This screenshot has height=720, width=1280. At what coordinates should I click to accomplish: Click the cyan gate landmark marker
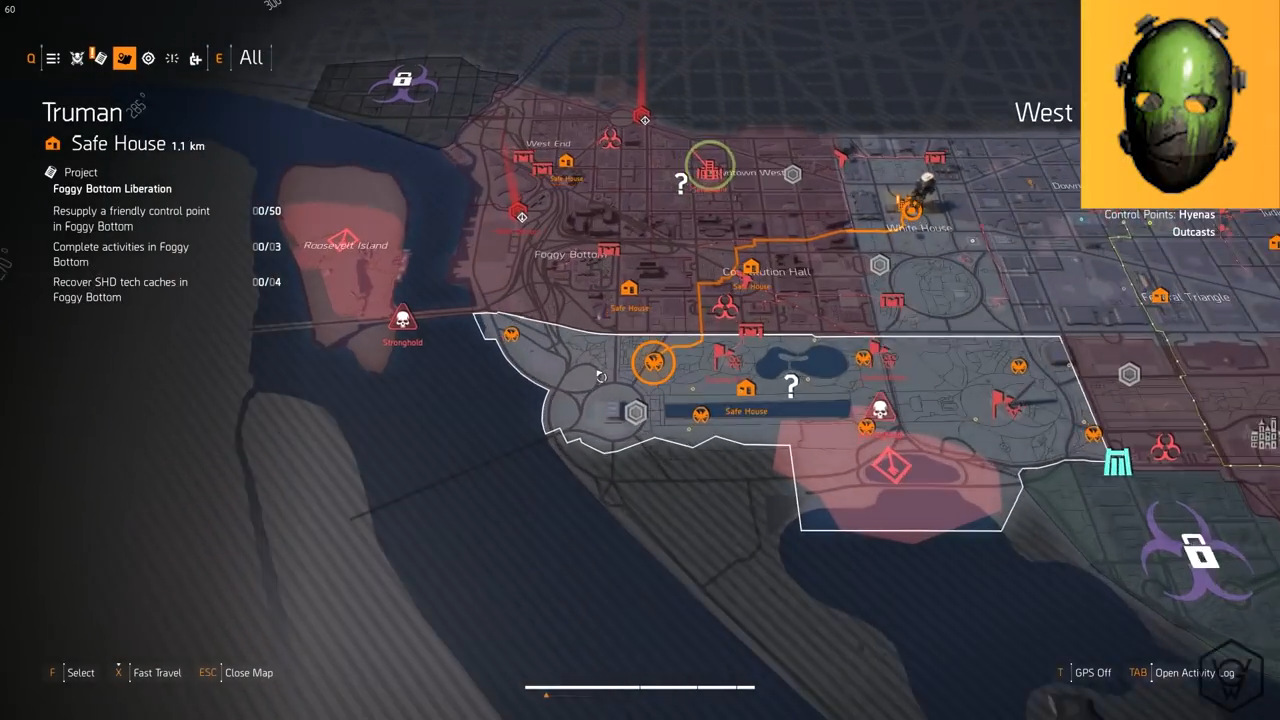[1117, 462]
